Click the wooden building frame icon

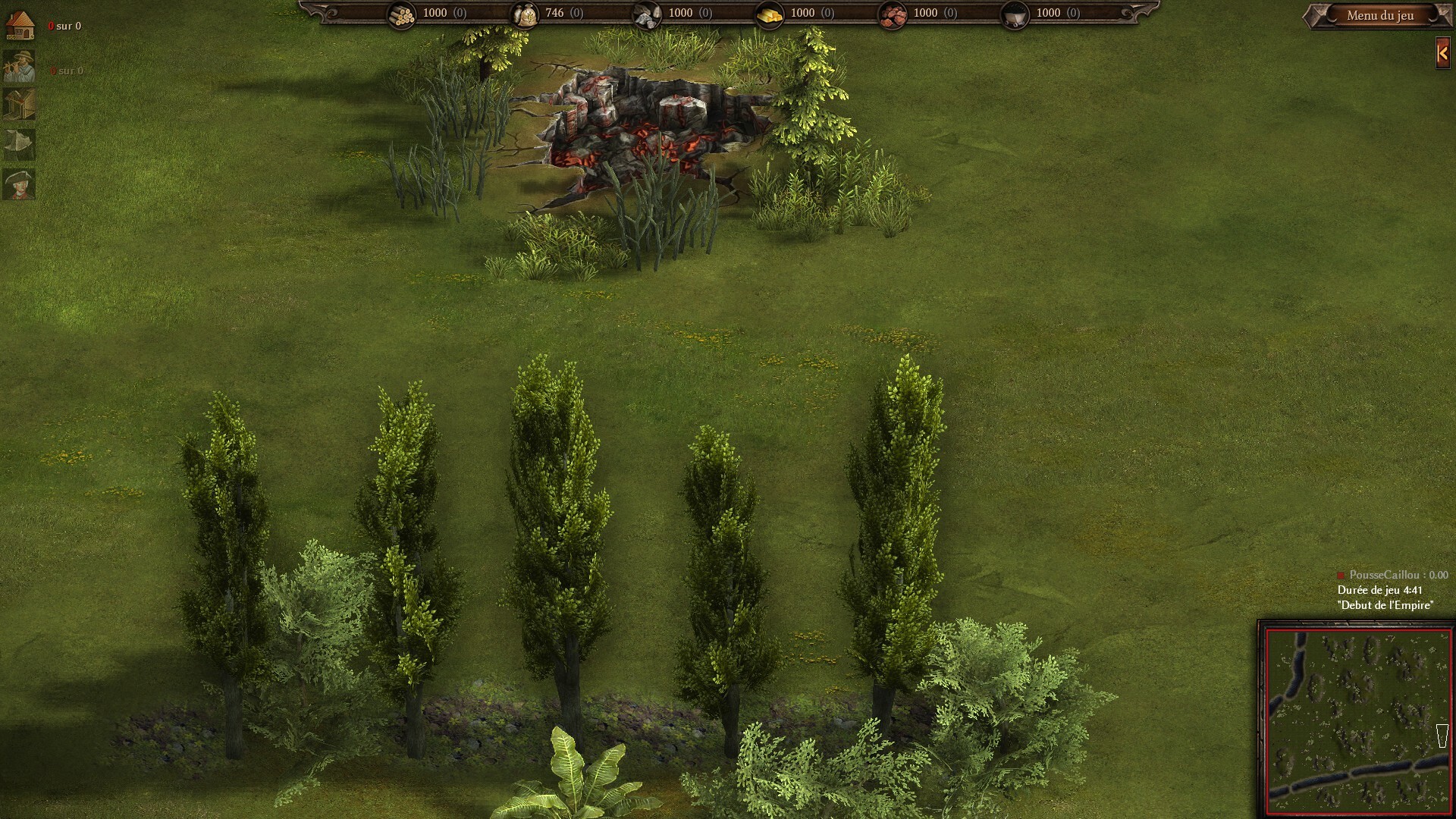[x=19, y=105]
